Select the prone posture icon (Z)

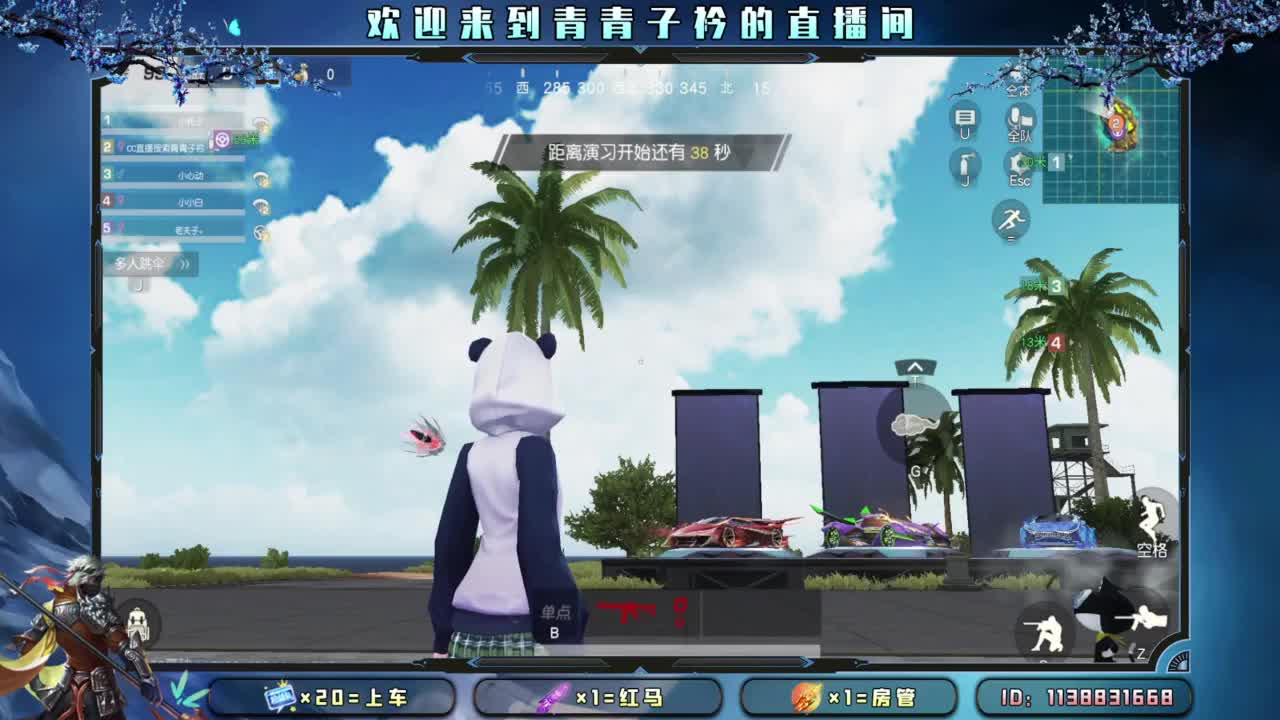coord(1146,618)
